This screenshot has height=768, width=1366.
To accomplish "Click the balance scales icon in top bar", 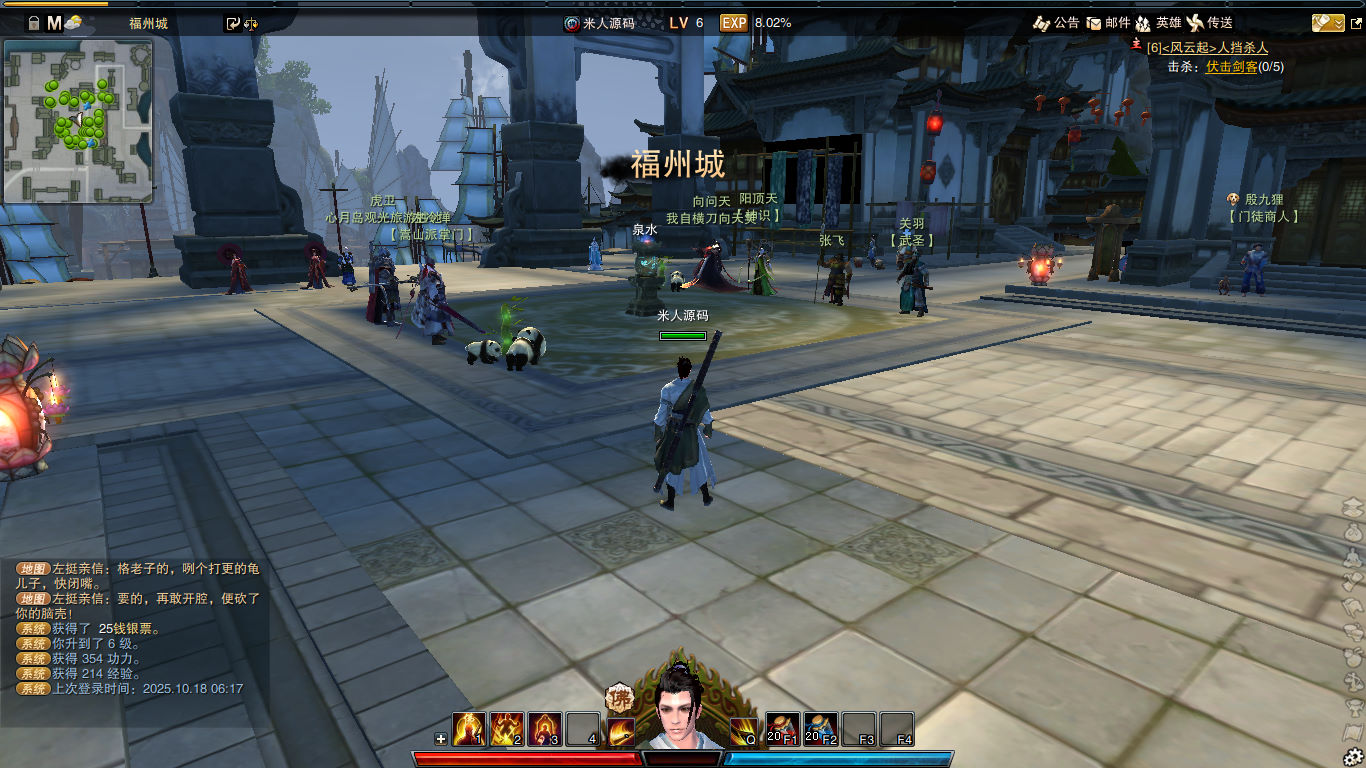I will (251, 23).
